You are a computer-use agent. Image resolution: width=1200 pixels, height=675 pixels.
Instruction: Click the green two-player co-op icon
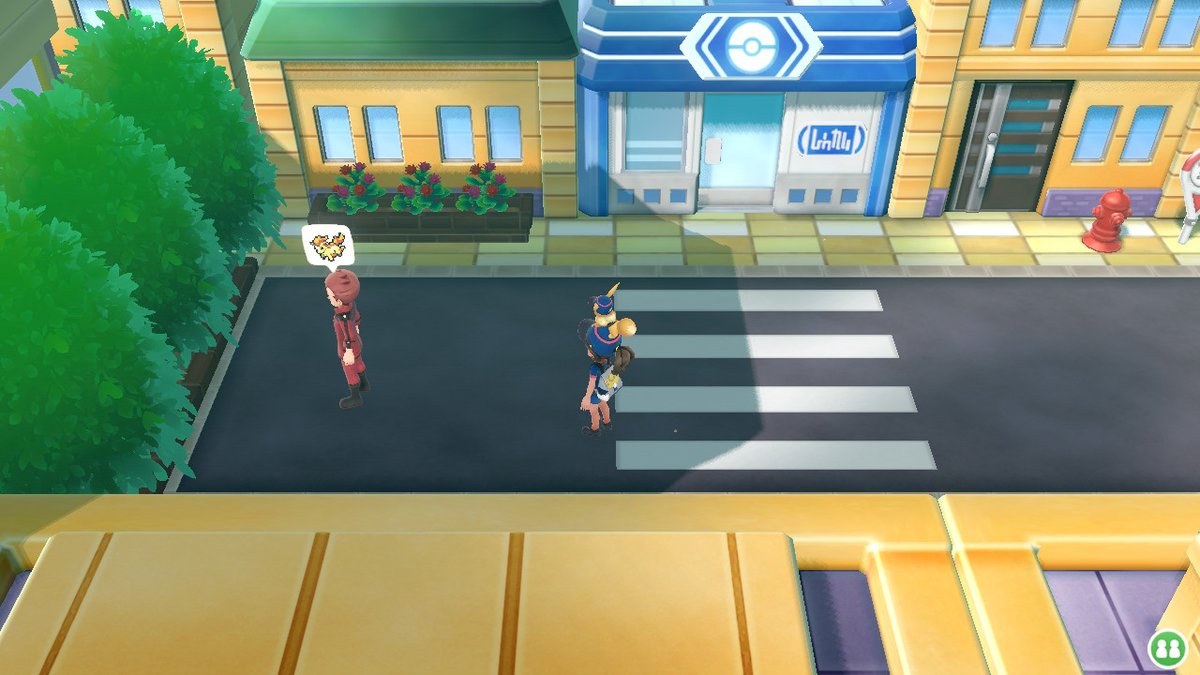tap(1166, 647)
